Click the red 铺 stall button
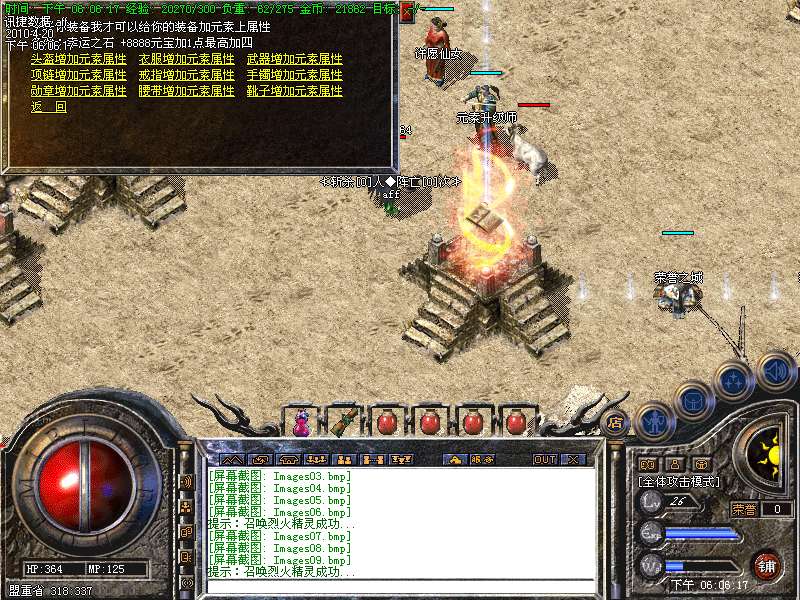Screen dimensions: 800x600 click(x=767, y=564)
